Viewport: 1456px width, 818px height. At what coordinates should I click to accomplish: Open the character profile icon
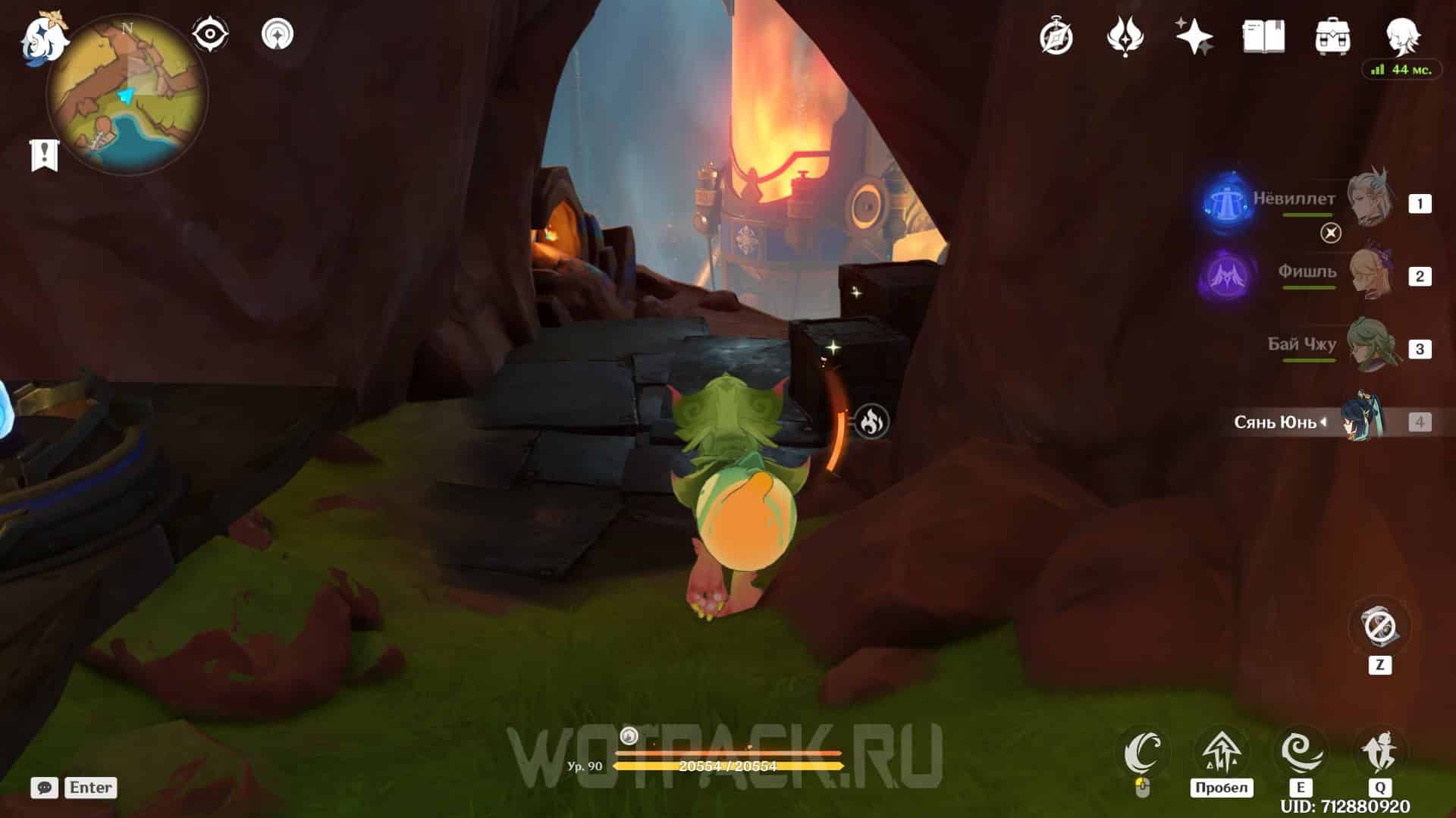click(1402, 35)
